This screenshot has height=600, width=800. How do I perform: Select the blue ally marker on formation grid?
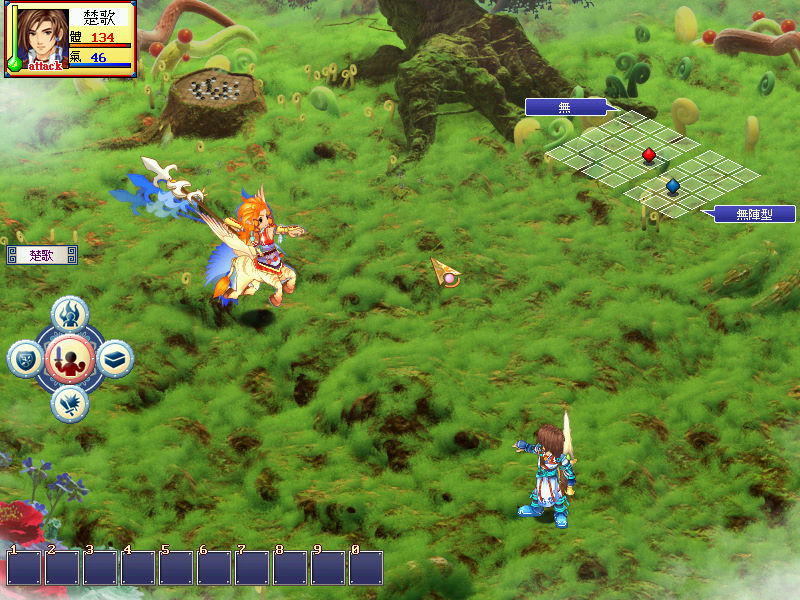pos(672,185)
